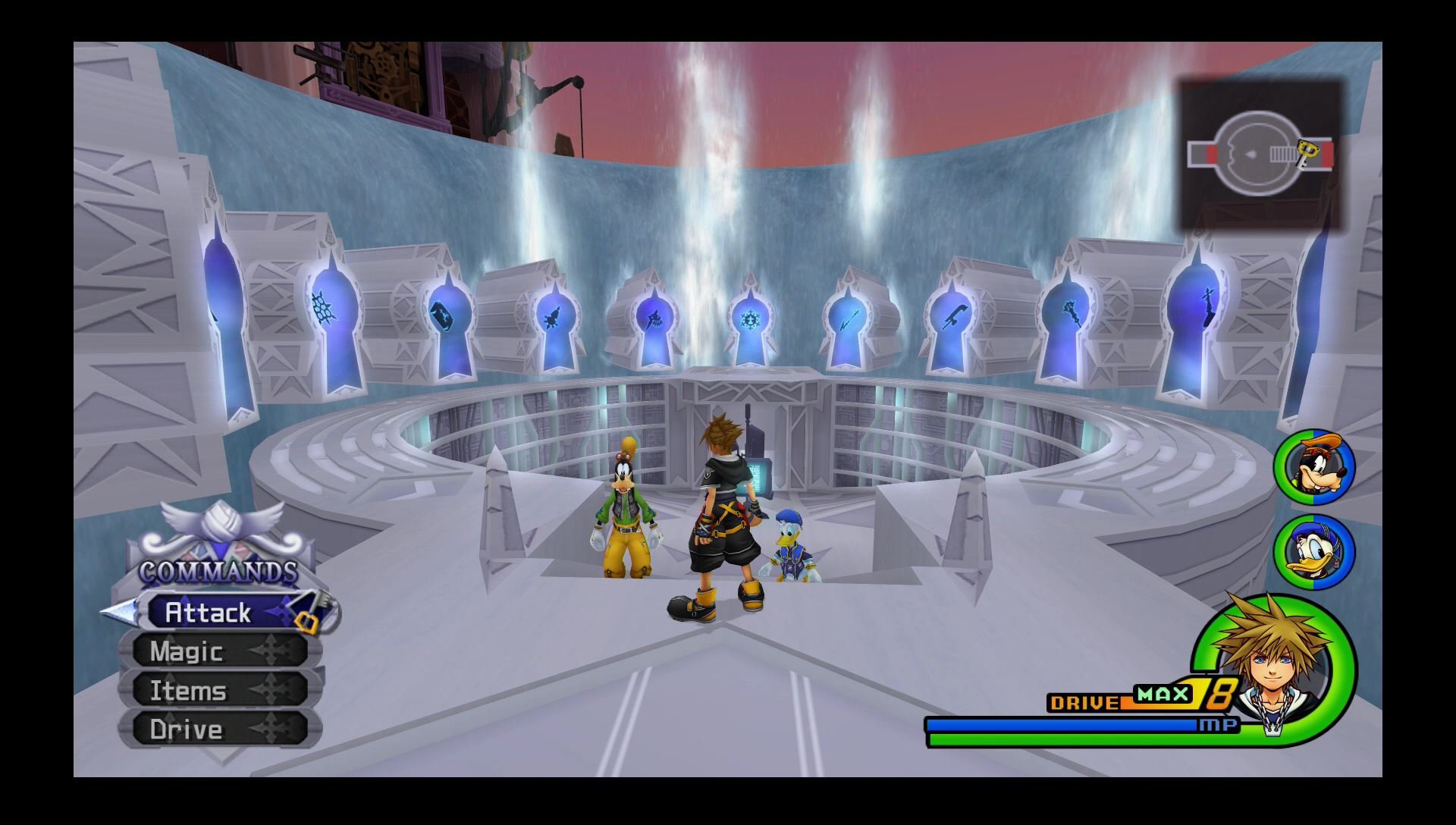
Task: Select Donald's party portrait
Action: click(1314, 552)
